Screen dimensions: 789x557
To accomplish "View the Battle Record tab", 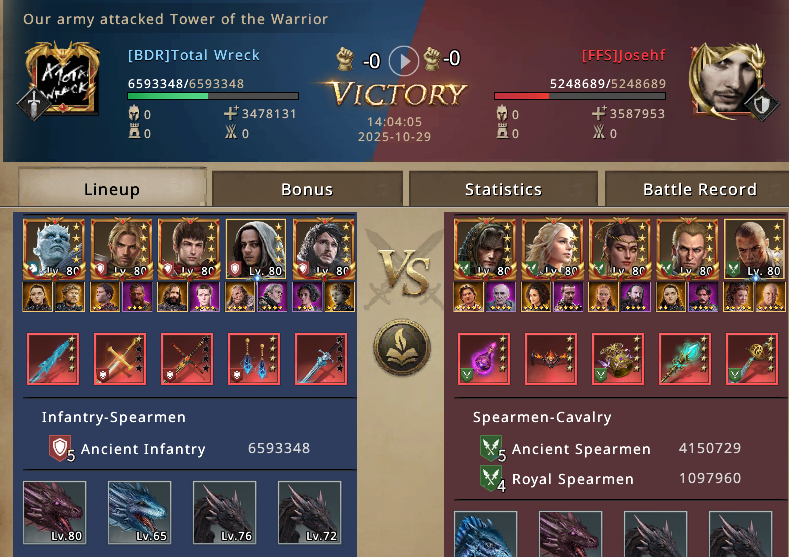I will pos(699,189).
